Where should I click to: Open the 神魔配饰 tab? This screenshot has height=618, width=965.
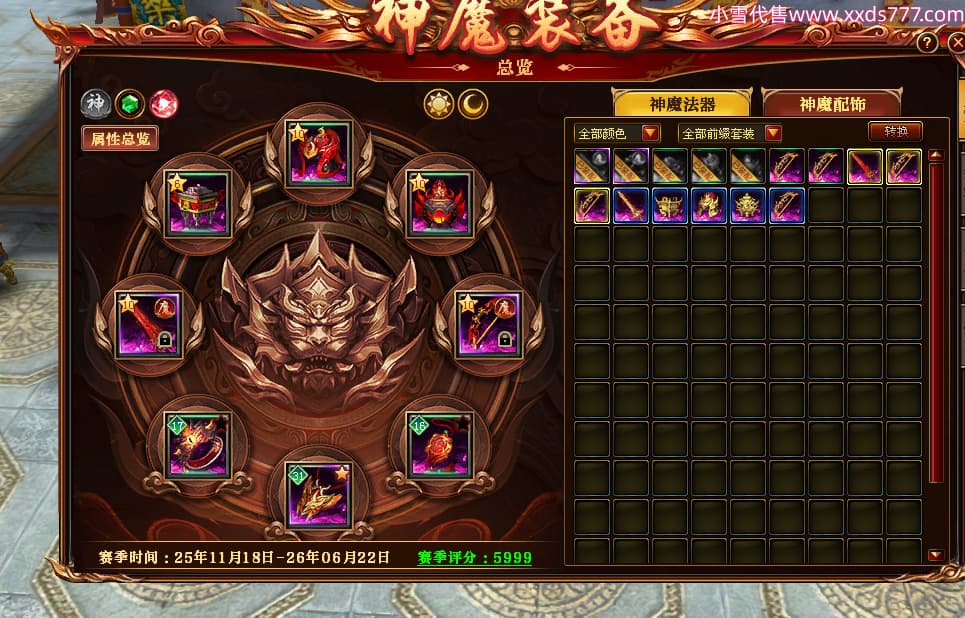[x=831, y=104]
